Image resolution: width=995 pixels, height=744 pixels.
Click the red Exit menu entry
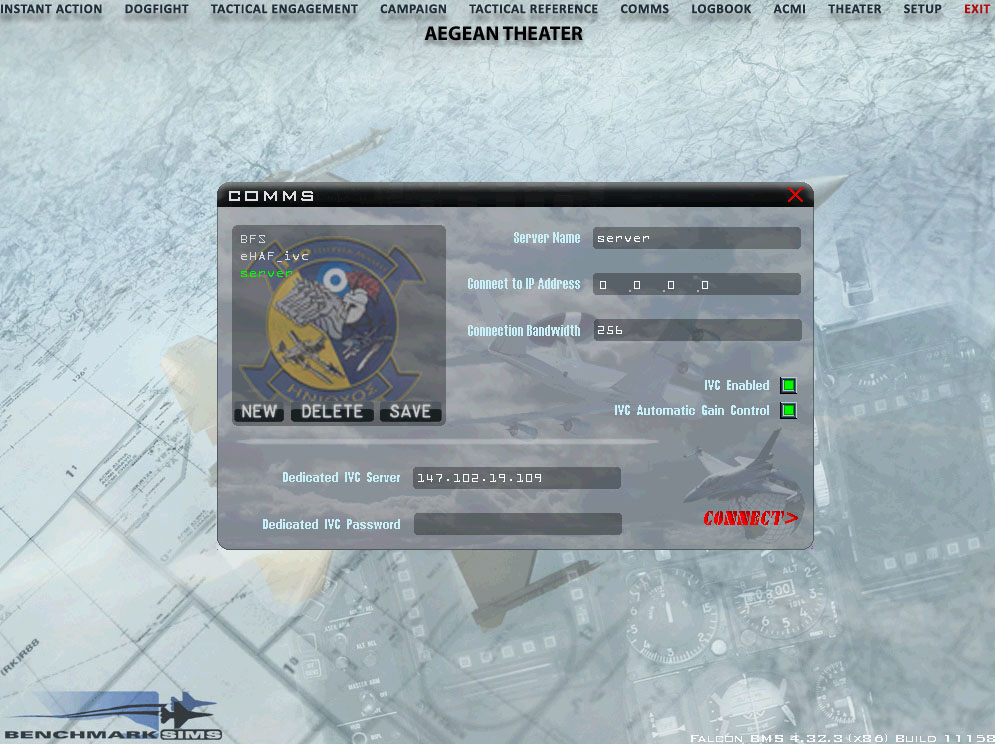coord(976,9)
